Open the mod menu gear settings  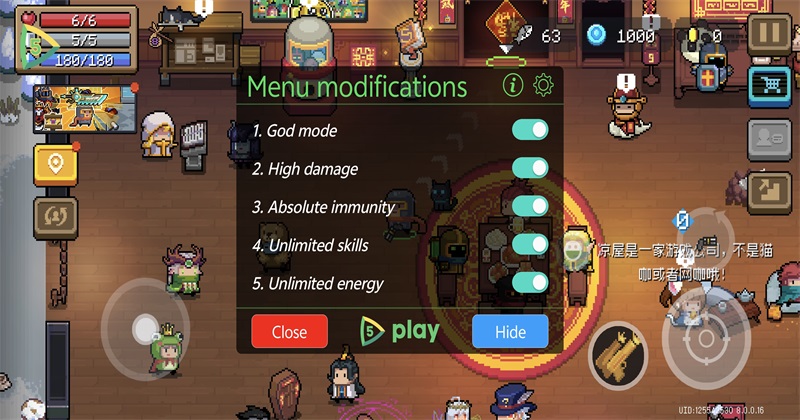click(543, 85)
